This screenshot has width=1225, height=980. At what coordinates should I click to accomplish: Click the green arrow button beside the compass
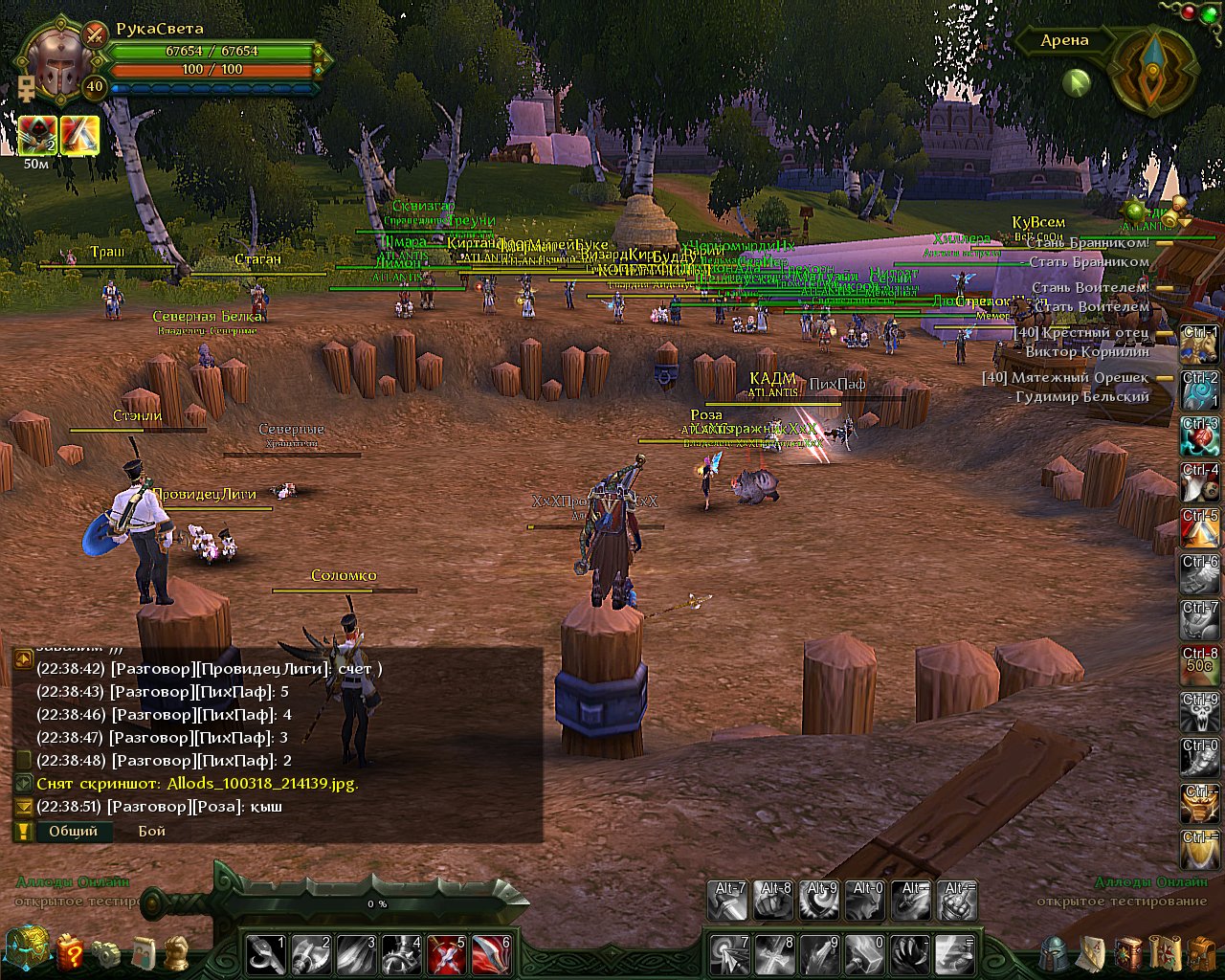[1078, 83]
